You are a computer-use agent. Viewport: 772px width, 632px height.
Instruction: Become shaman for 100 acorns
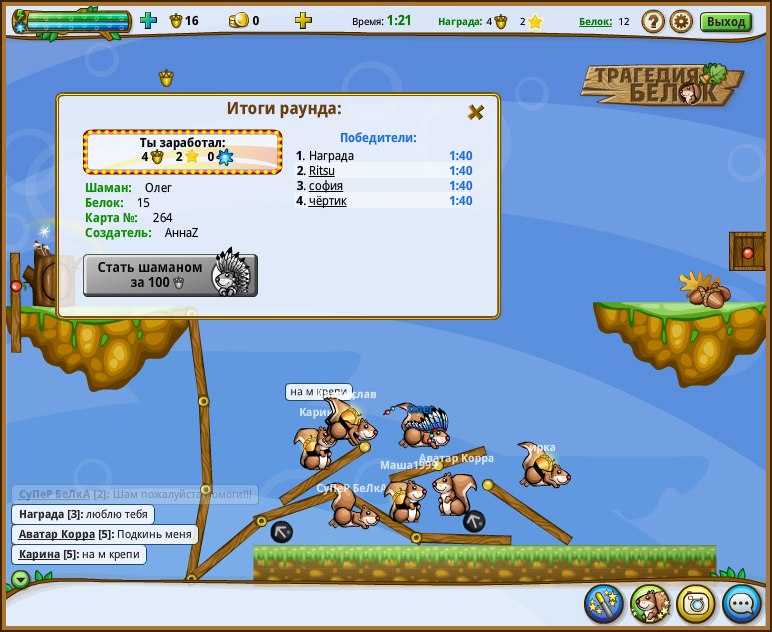coord(170,275)
